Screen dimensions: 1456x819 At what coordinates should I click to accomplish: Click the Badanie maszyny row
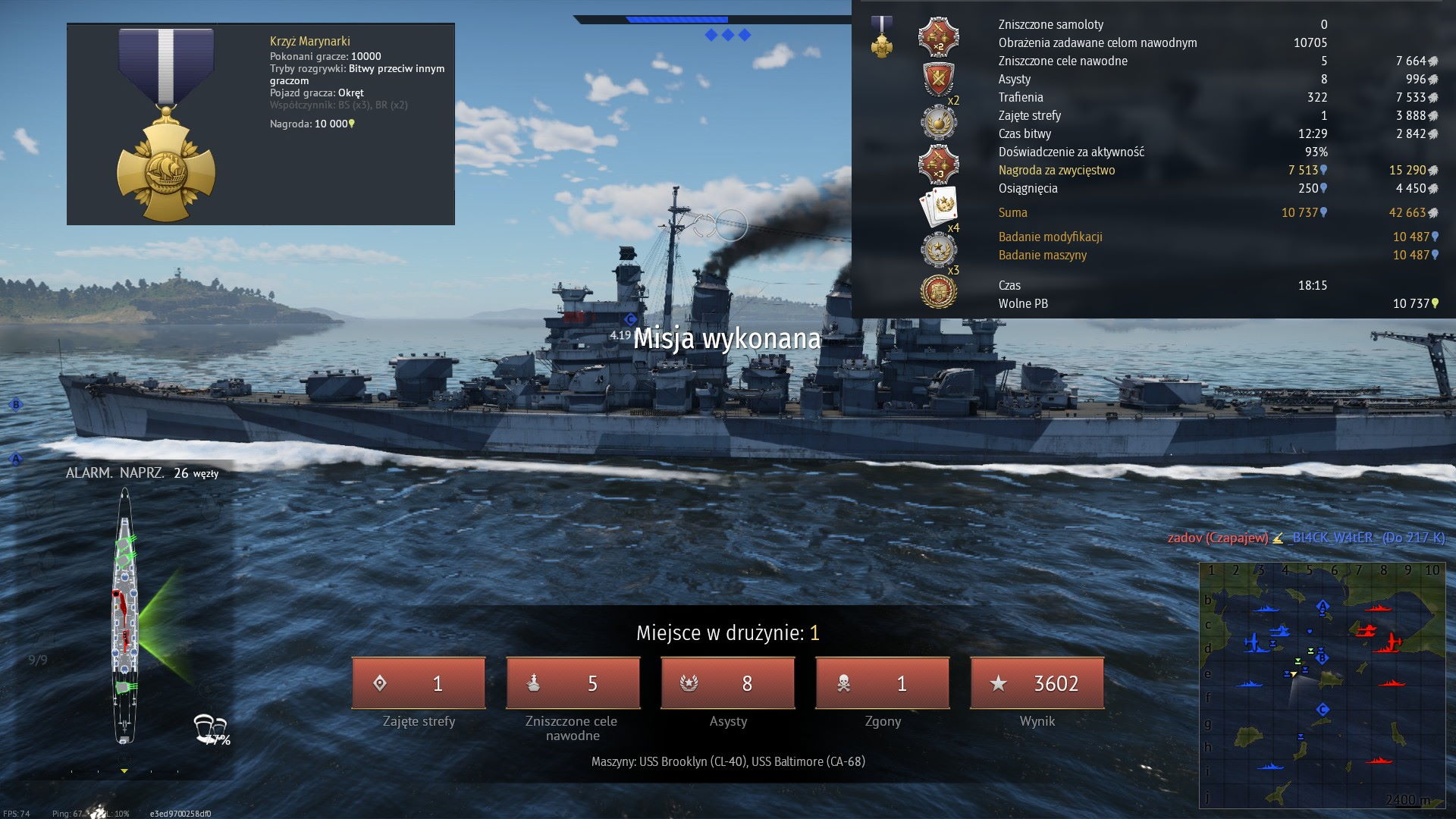(x=1042, y=255)
